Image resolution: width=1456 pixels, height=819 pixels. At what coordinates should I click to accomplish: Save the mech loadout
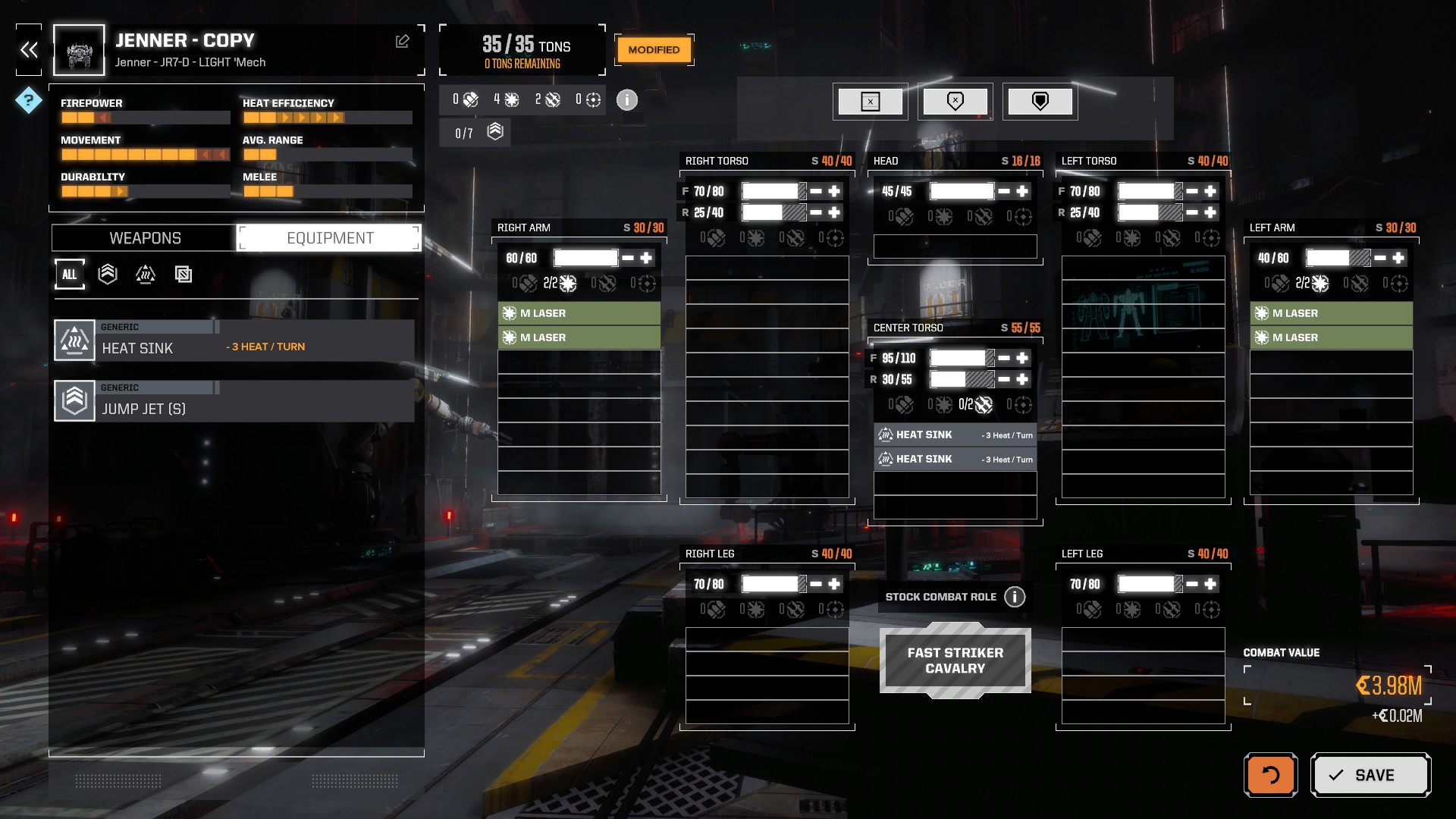coord(1370,775)
